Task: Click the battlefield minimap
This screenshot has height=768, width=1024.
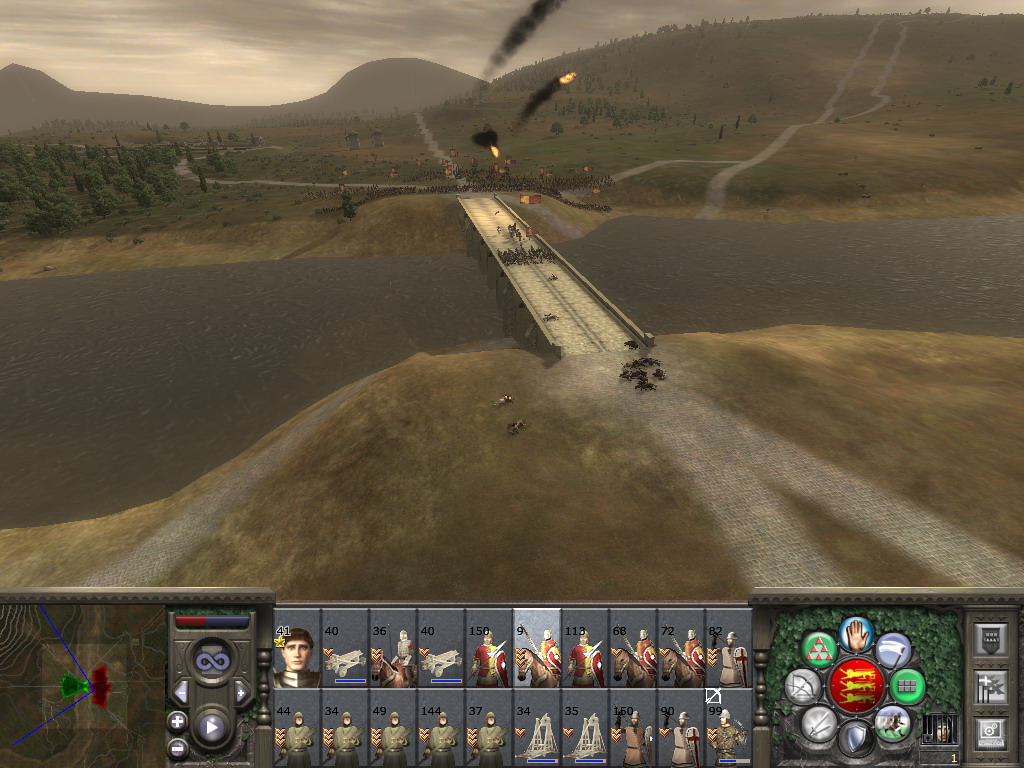Action: point(82,685)
